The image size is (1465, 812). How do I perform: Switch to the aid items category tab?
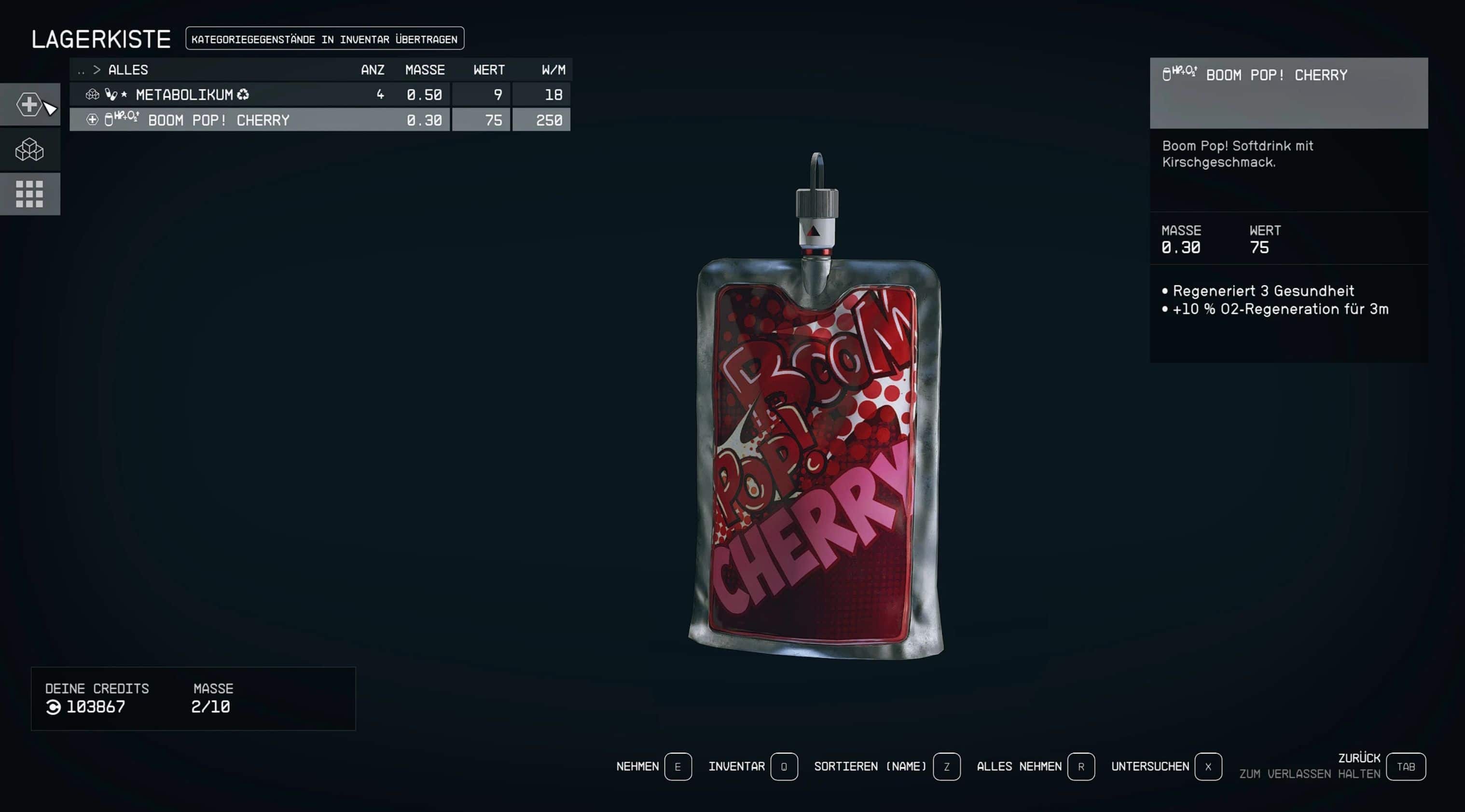click(29, 105)
